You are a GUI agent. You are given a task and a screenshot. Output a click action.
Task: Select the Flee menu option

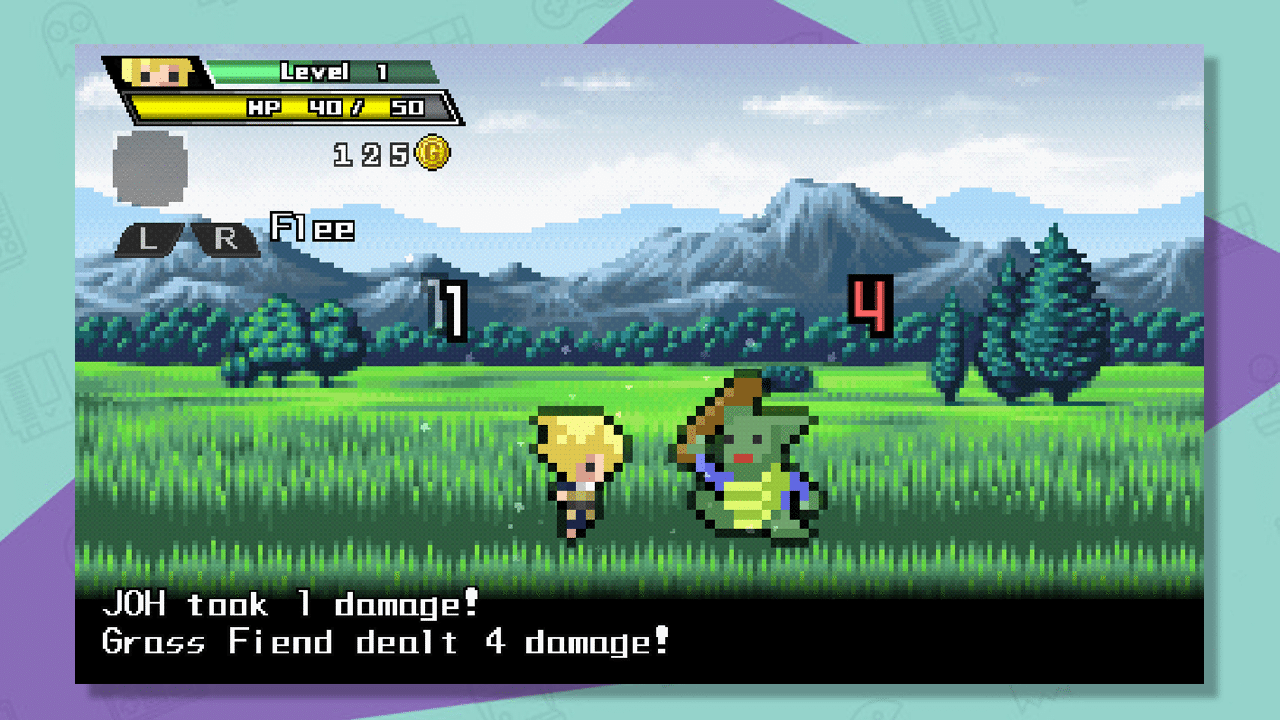pos(309,229)
